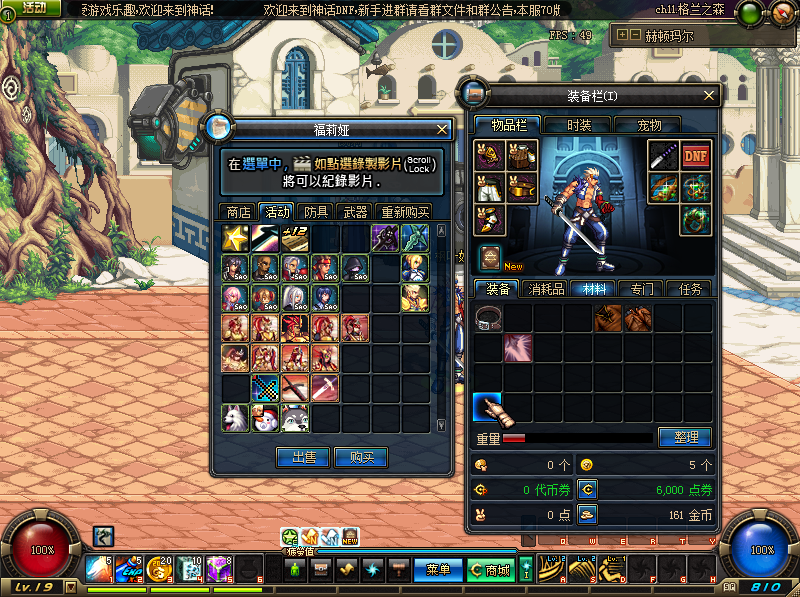800x597 pixels.
Task: Pick the snowman item in the shop
Action: click(265, 417)
